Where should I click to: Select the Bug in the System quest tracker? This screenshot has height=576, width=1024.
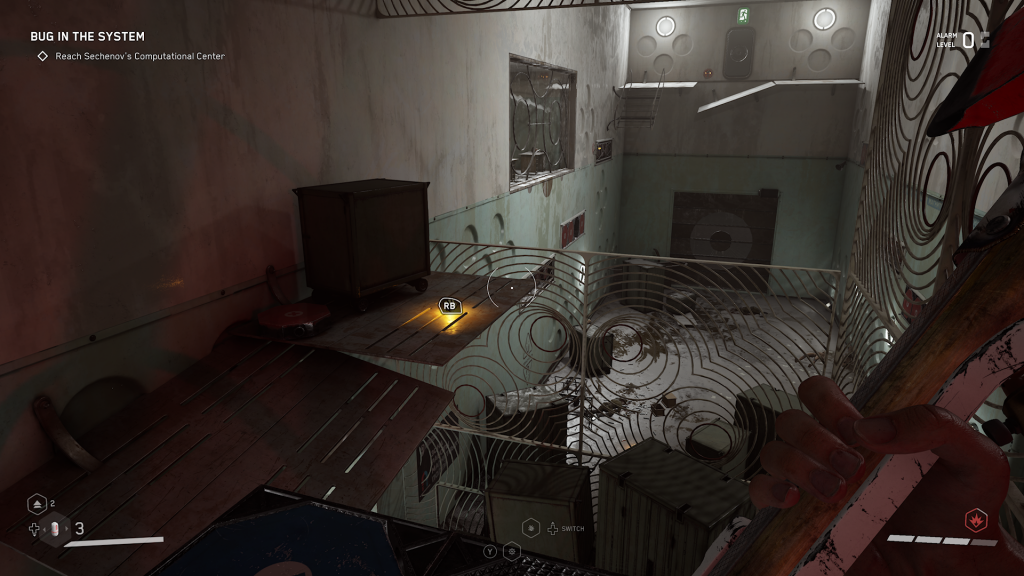[x=87, y=37]
